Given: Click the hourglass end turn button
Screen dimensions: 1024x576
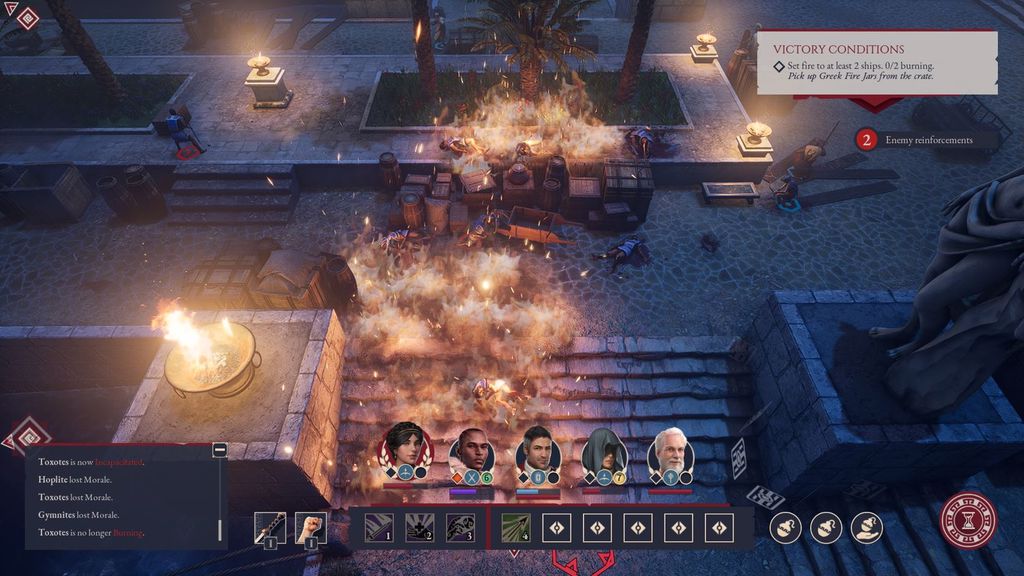Looking at the screenshot, I should [968, 521].
